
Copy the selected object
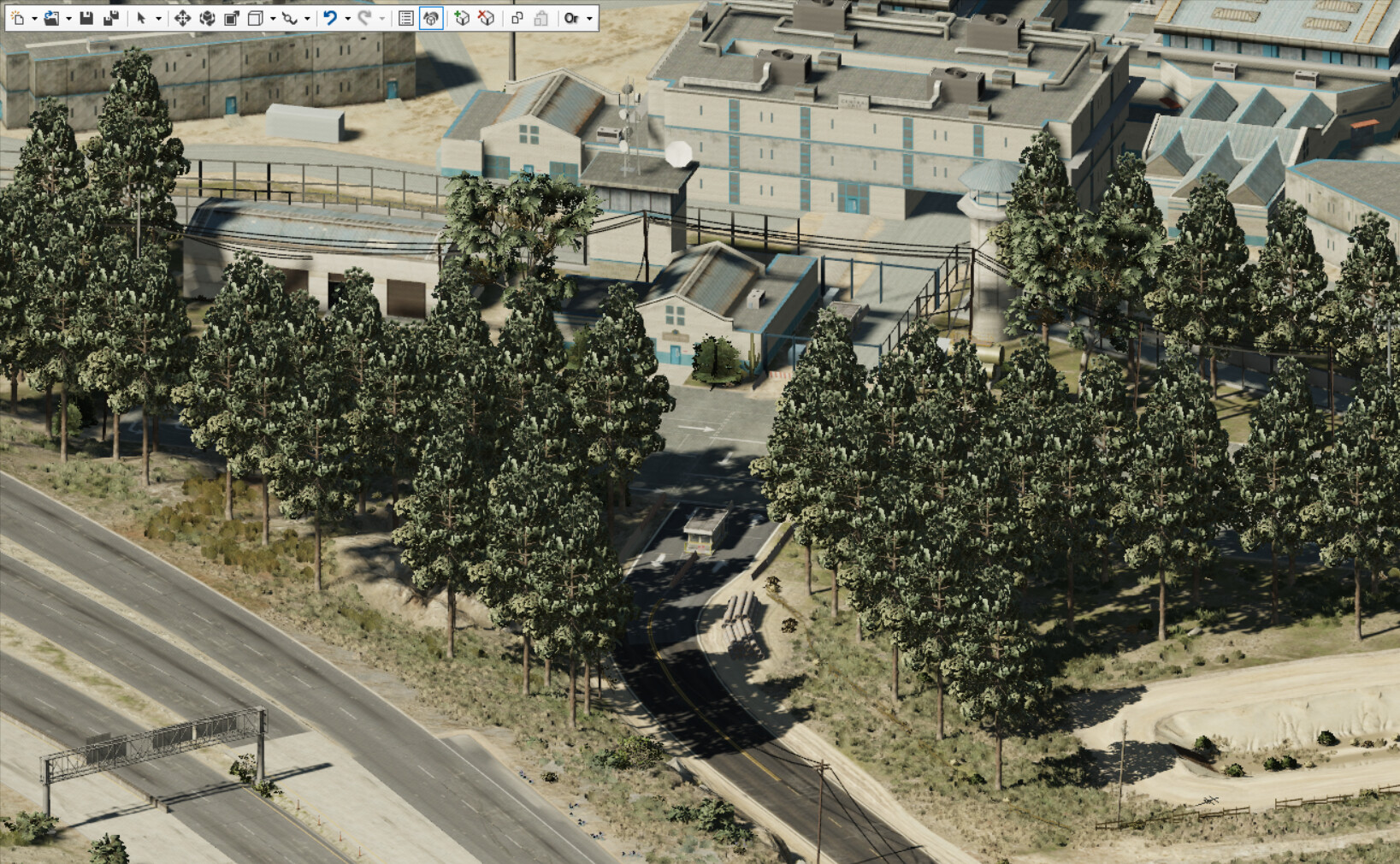(517, 17)
